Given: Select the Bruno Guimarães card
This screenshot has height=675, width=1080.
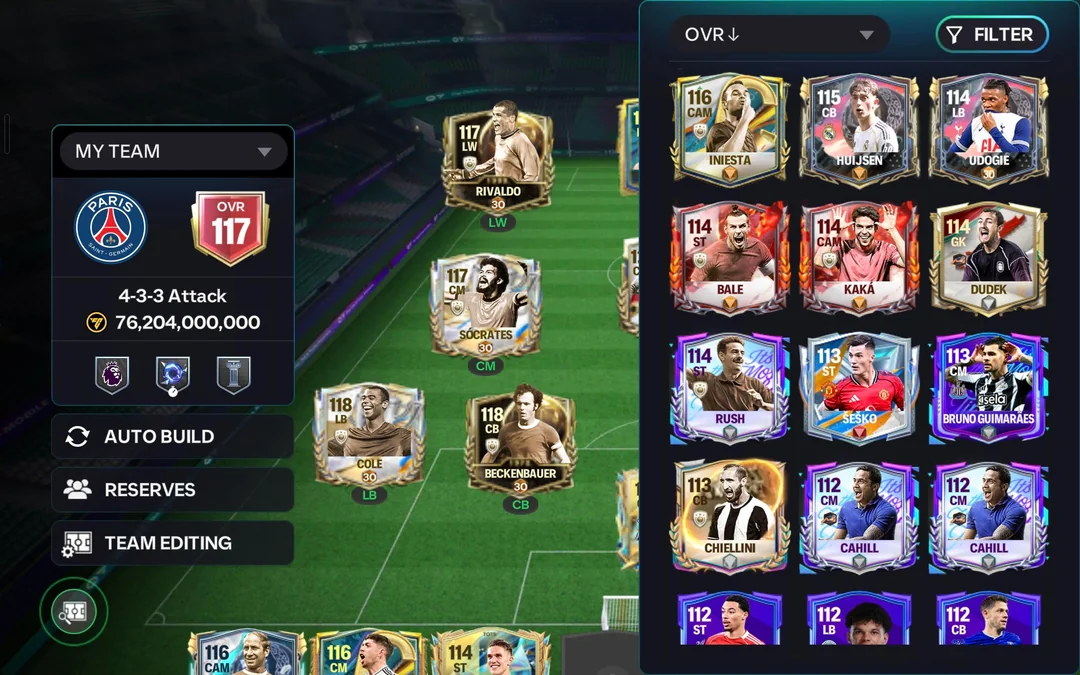Looking at the screenshot, I should 988,387.
